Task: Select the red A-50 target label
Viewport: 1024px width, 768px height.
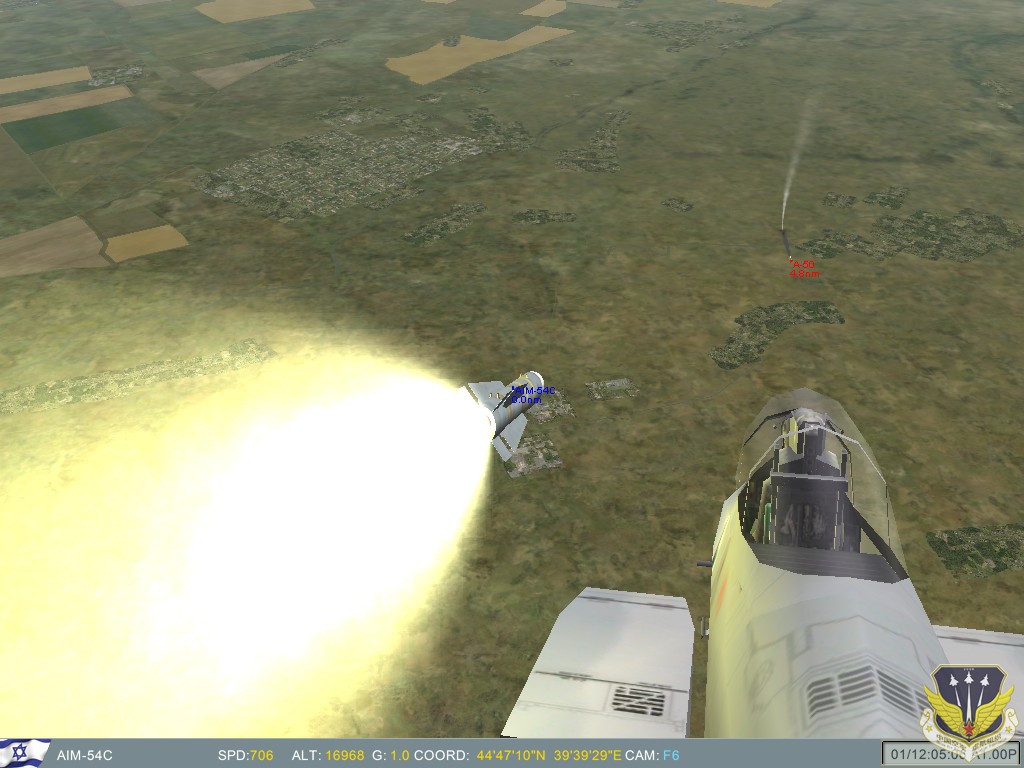Action: click(x=803, y=267)
